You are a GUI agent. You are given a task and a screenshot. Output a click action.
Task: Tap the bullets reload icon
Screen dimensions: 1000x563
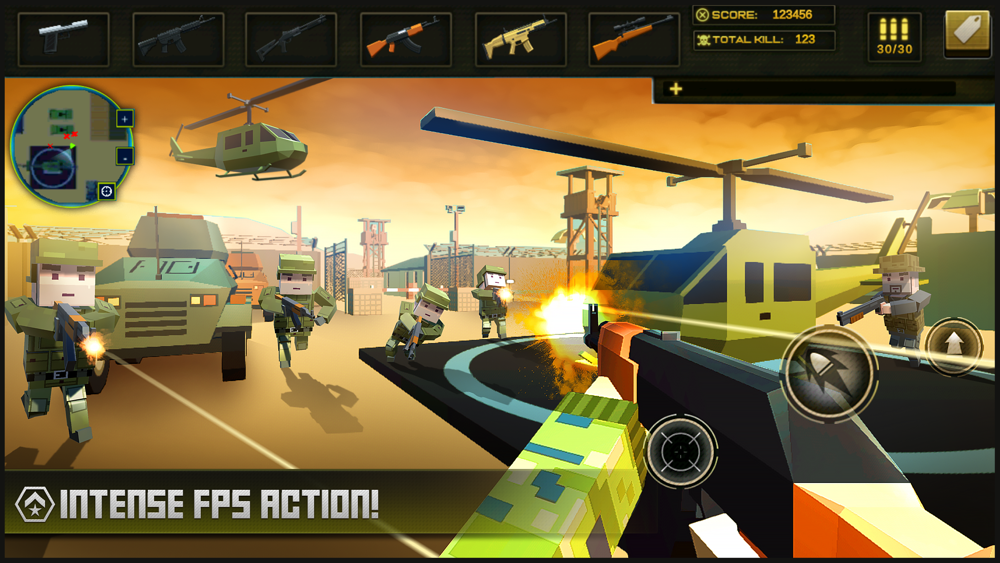[x=894, y=36]
